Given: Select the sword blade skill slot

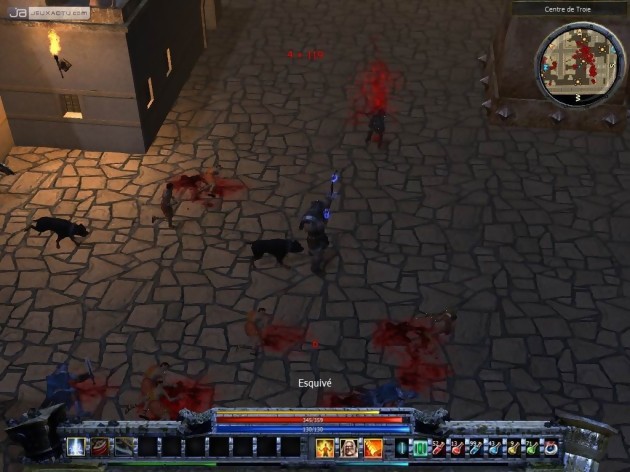Looking at the screenshot, I should (125, 446).
